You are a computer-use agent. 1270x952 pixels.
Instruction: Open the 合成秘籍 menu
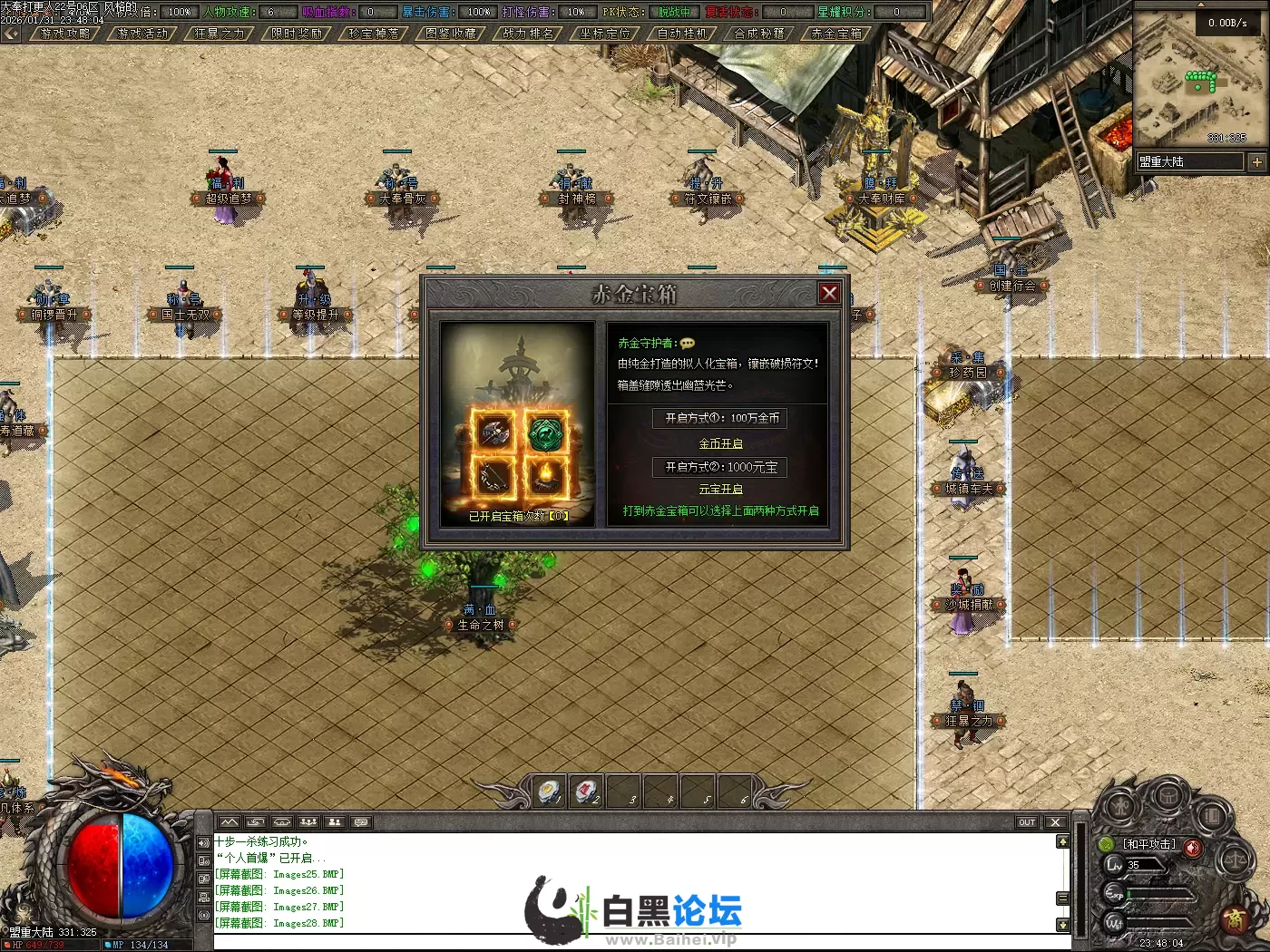[x=759, y=34]
